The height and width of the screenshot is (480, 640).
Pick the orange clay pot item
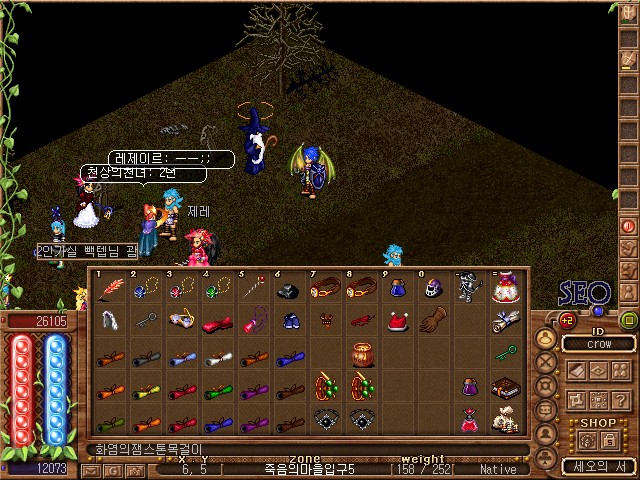point(361,354)
